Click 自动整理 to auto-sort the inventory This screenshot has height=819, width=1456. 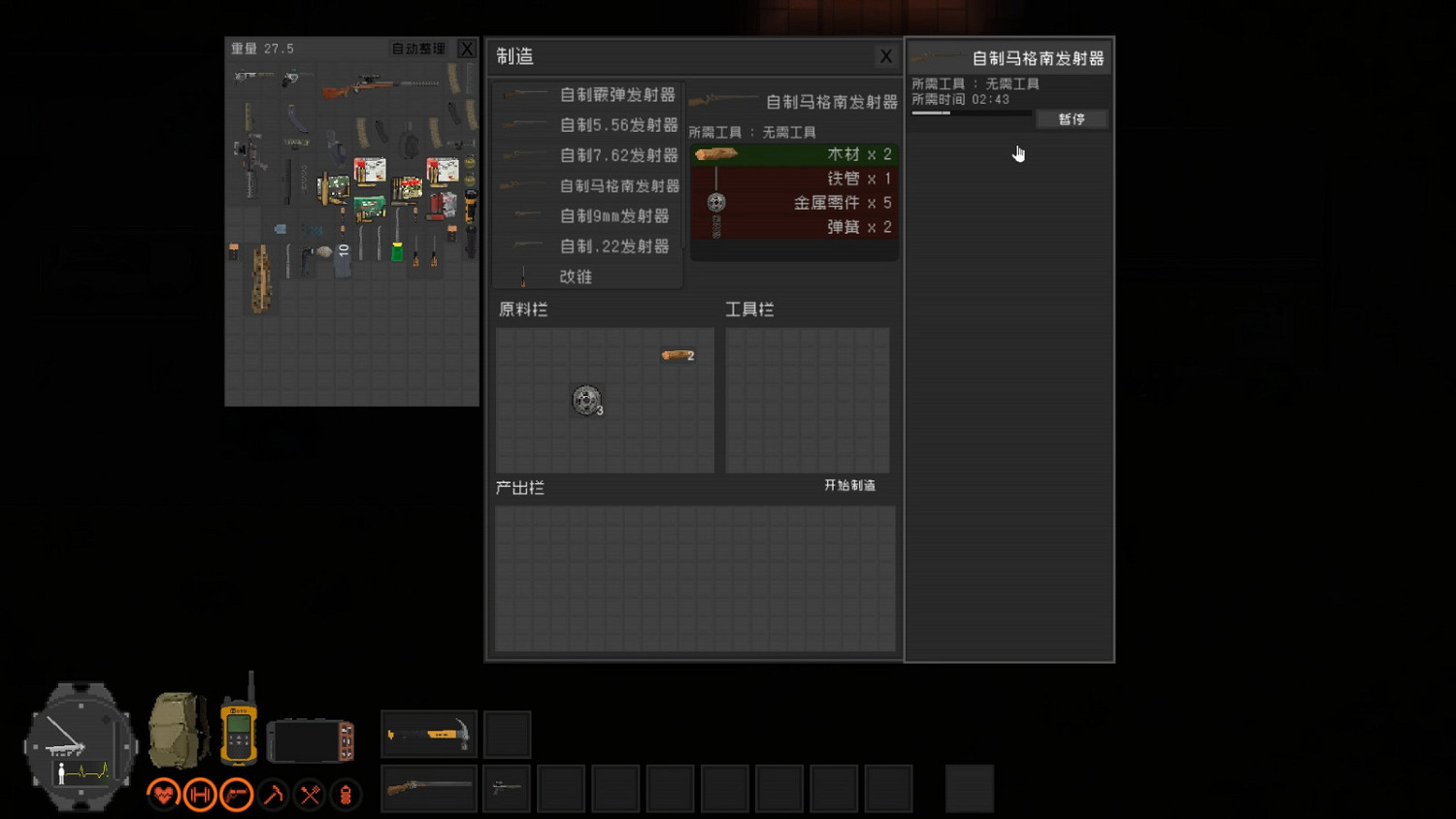click(419, 49)
